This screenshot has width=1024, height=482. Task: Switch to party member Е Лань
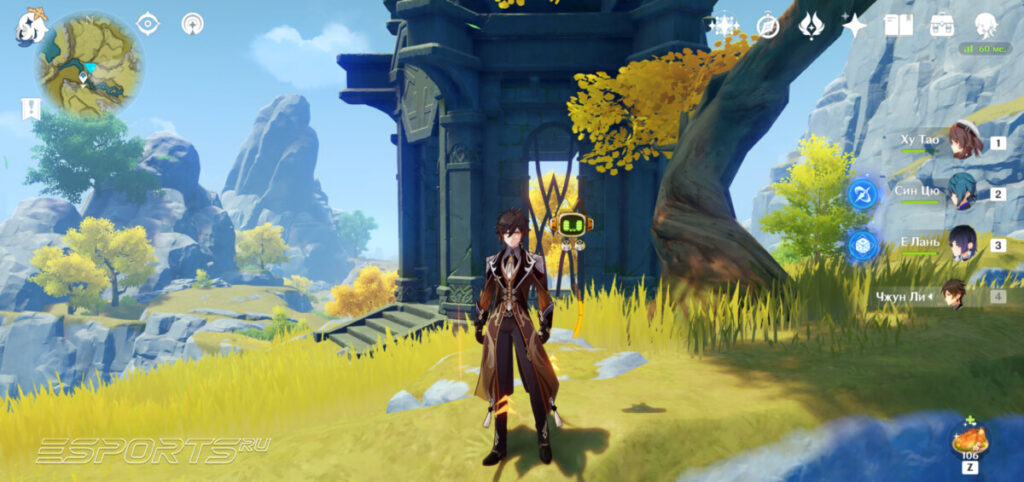coord(962,243)
